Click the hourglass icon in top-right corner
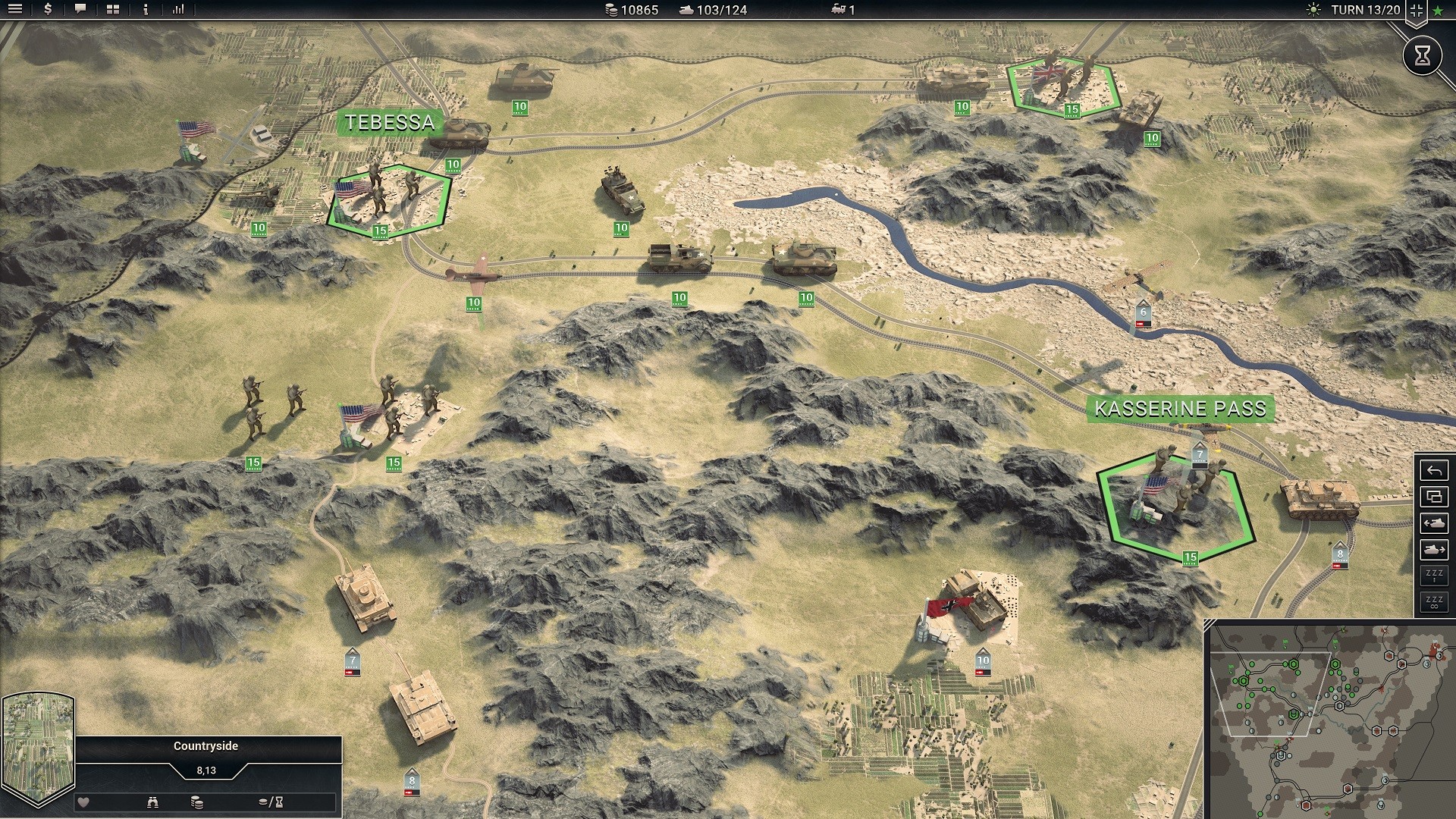This screenshot has width=1456, height=819. tap(1423, 55)
